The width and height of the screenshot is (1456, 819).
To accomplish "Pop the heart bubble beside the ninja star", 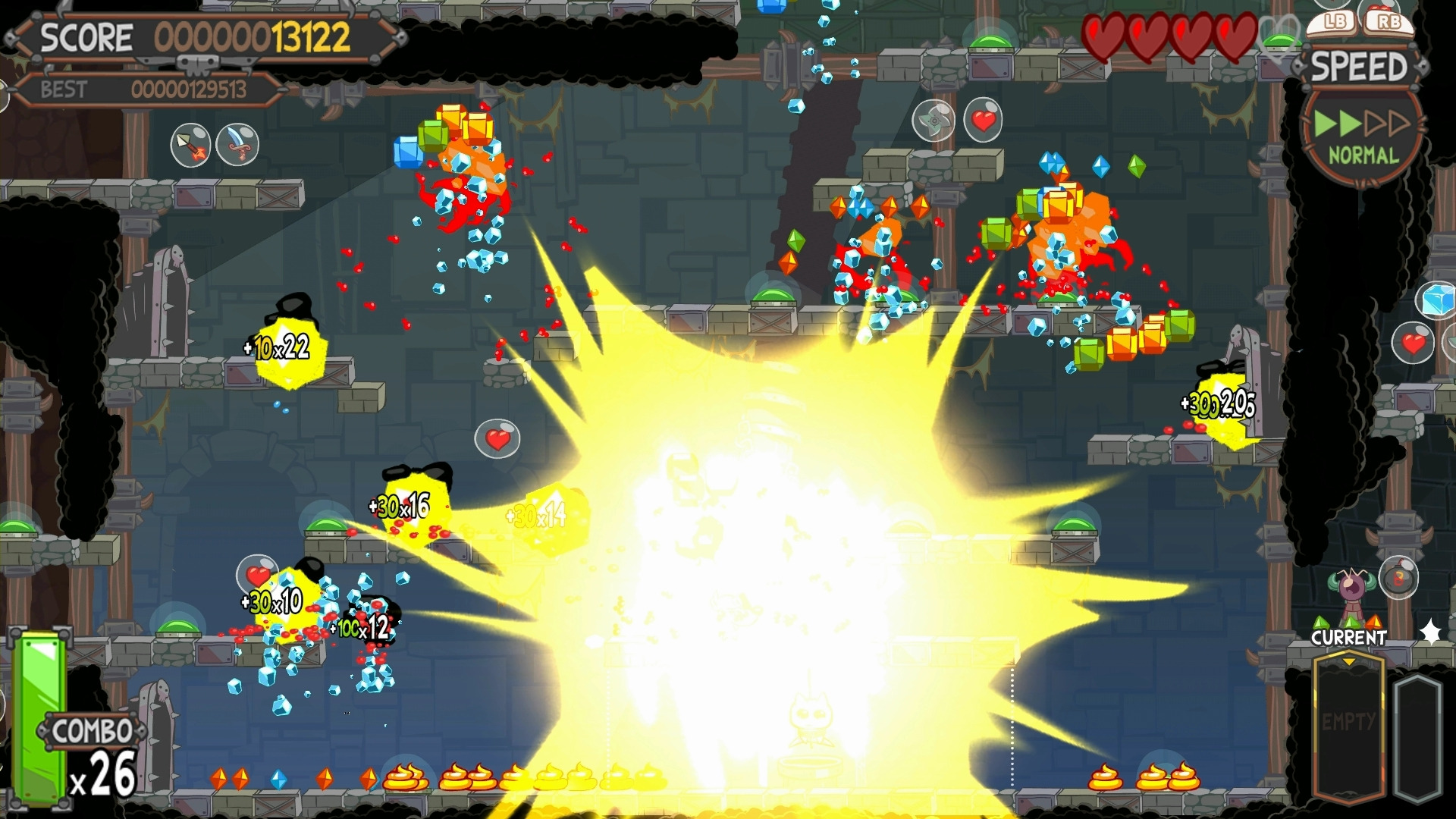I will (x=986, y=120).
